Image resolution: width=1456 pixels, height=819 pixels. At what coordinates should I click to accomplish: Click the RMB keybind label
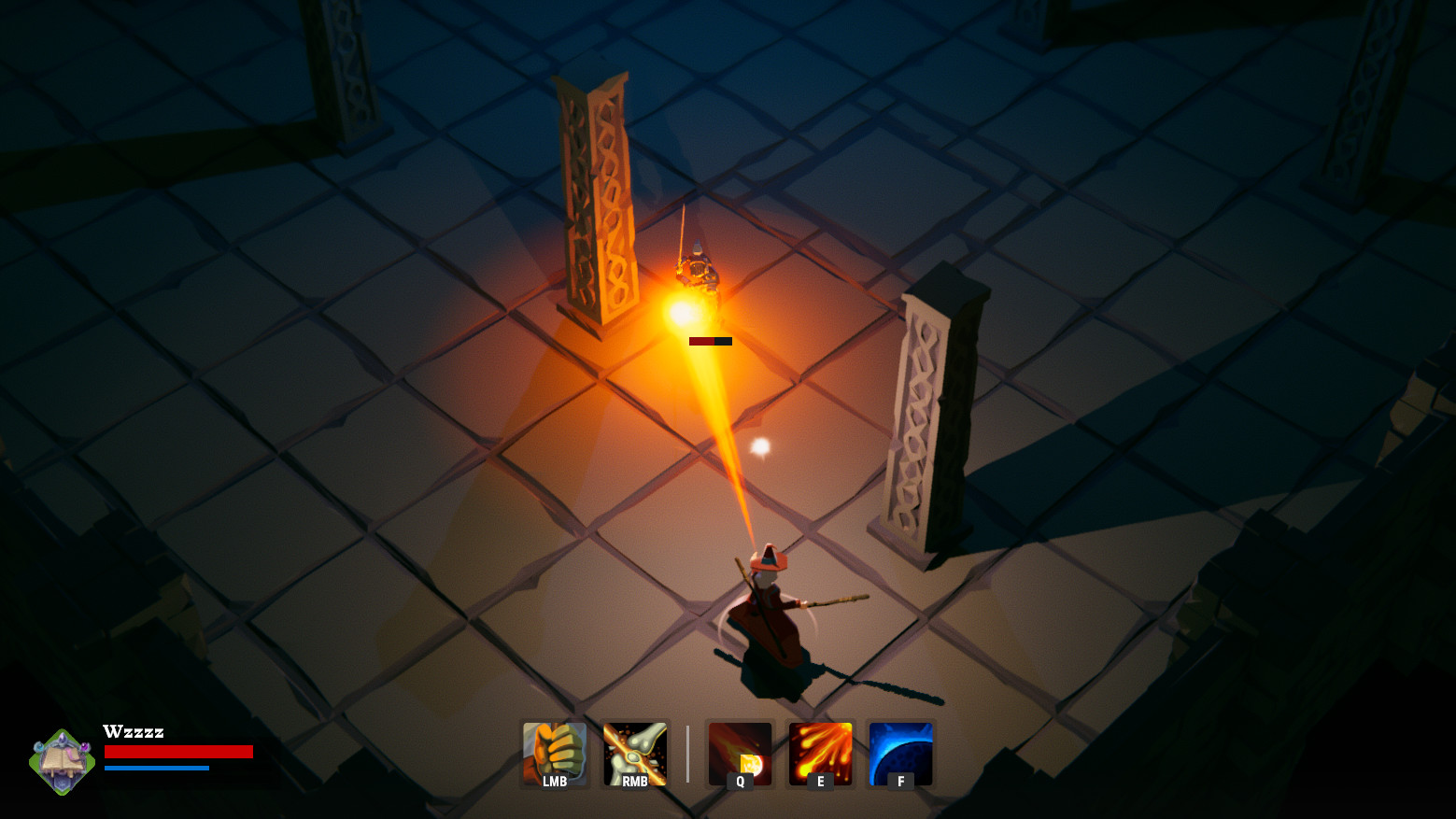click(x=634, y=783)
